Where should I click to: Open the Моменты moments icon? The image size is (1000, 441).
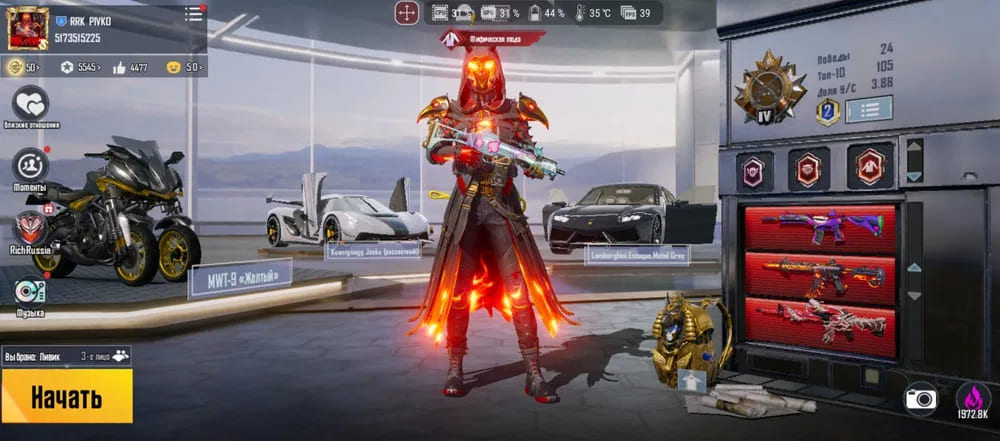31,165
